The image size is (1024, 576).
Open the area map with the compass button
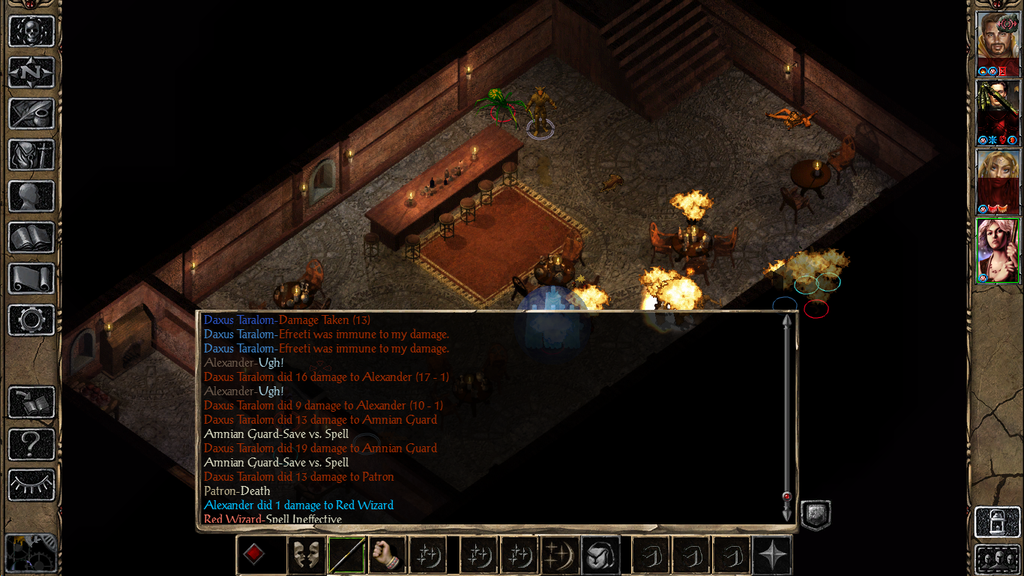(31, 72)
